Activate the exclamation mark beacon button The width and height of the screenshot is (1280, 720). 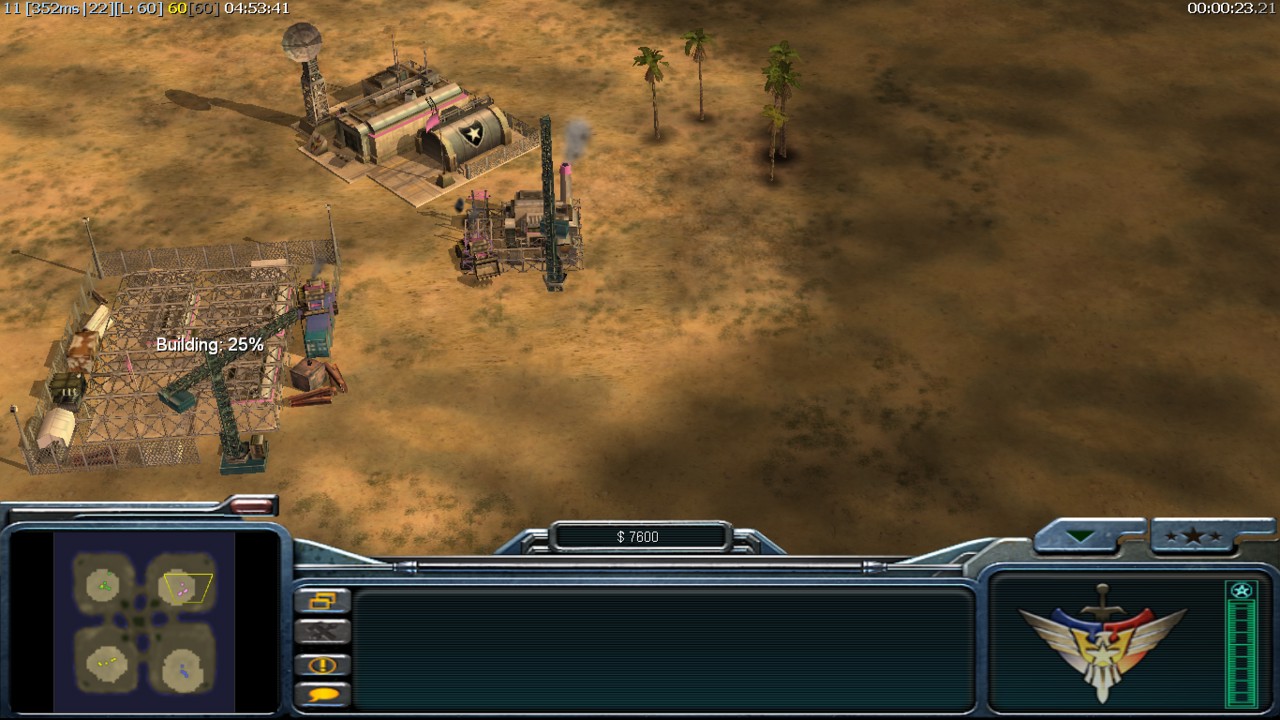[323, 664]
